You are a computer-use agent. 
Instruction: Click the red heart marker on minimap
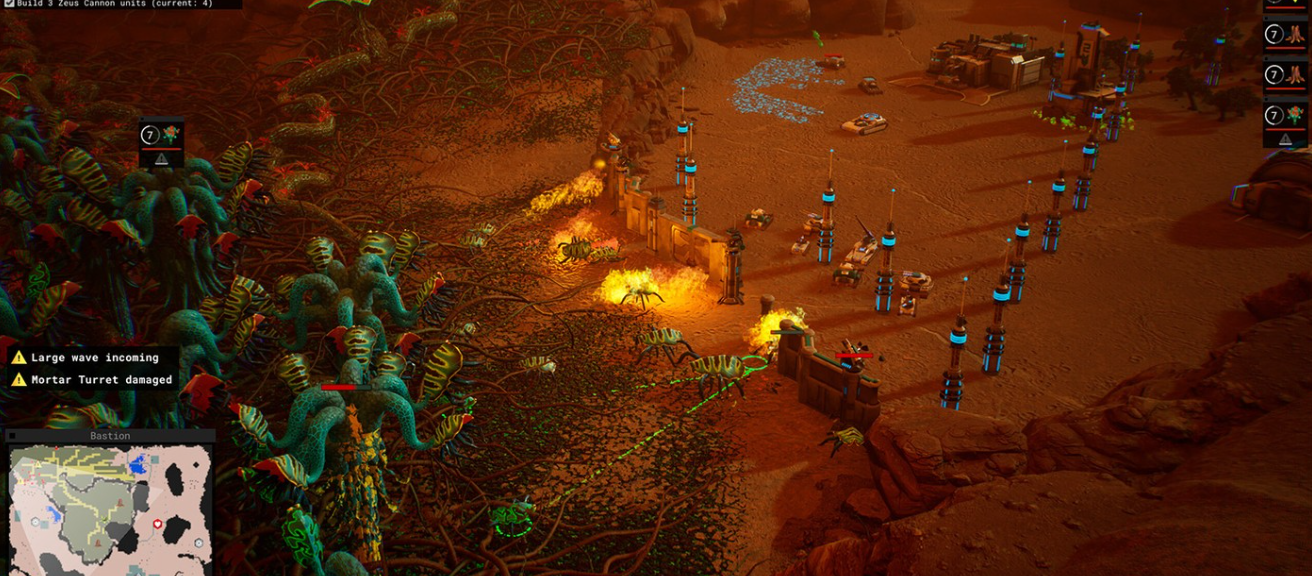157,524
